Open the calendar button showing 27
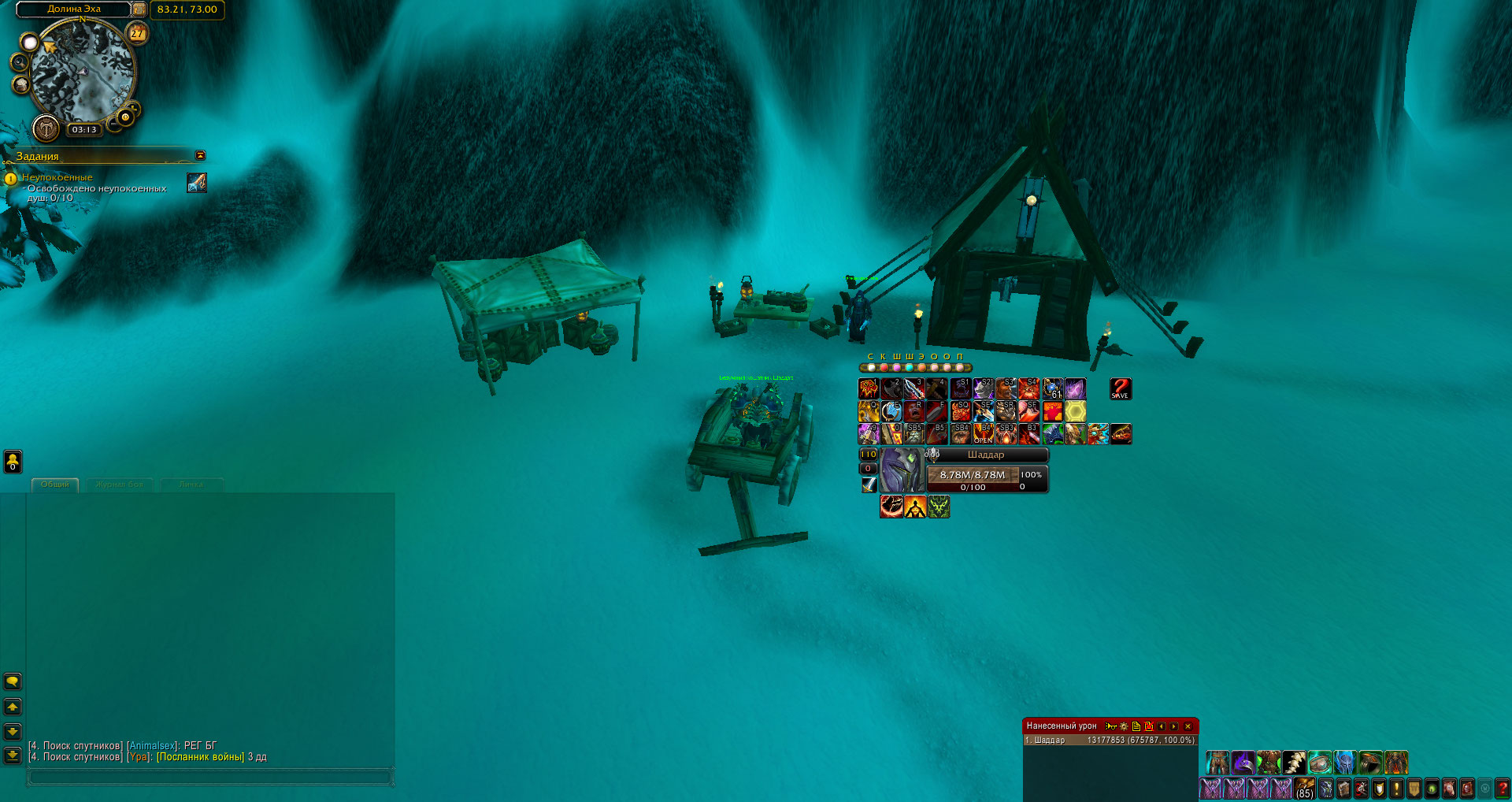 (138, 33)
